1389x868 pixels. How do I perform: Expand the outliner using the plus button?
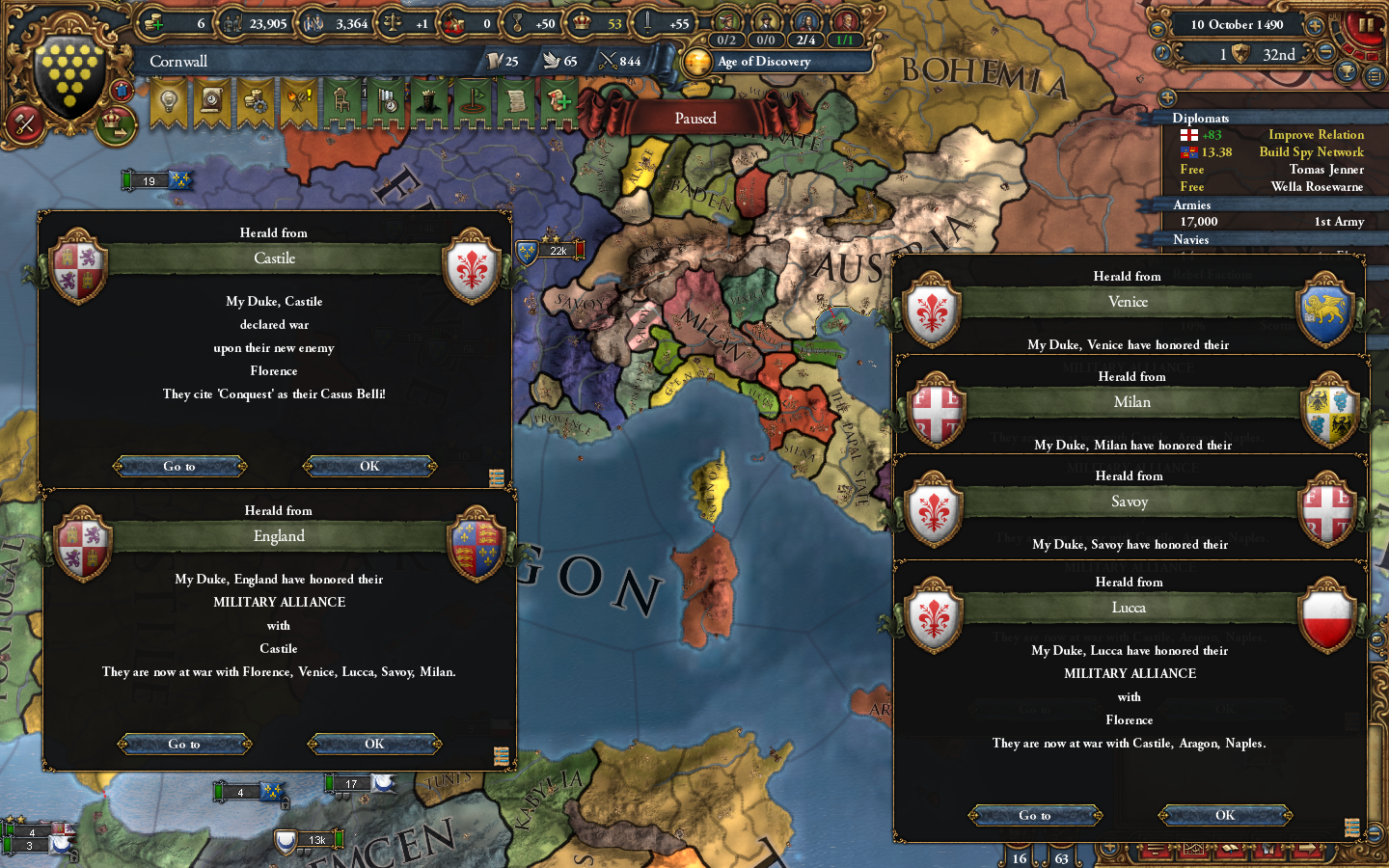1167,96
